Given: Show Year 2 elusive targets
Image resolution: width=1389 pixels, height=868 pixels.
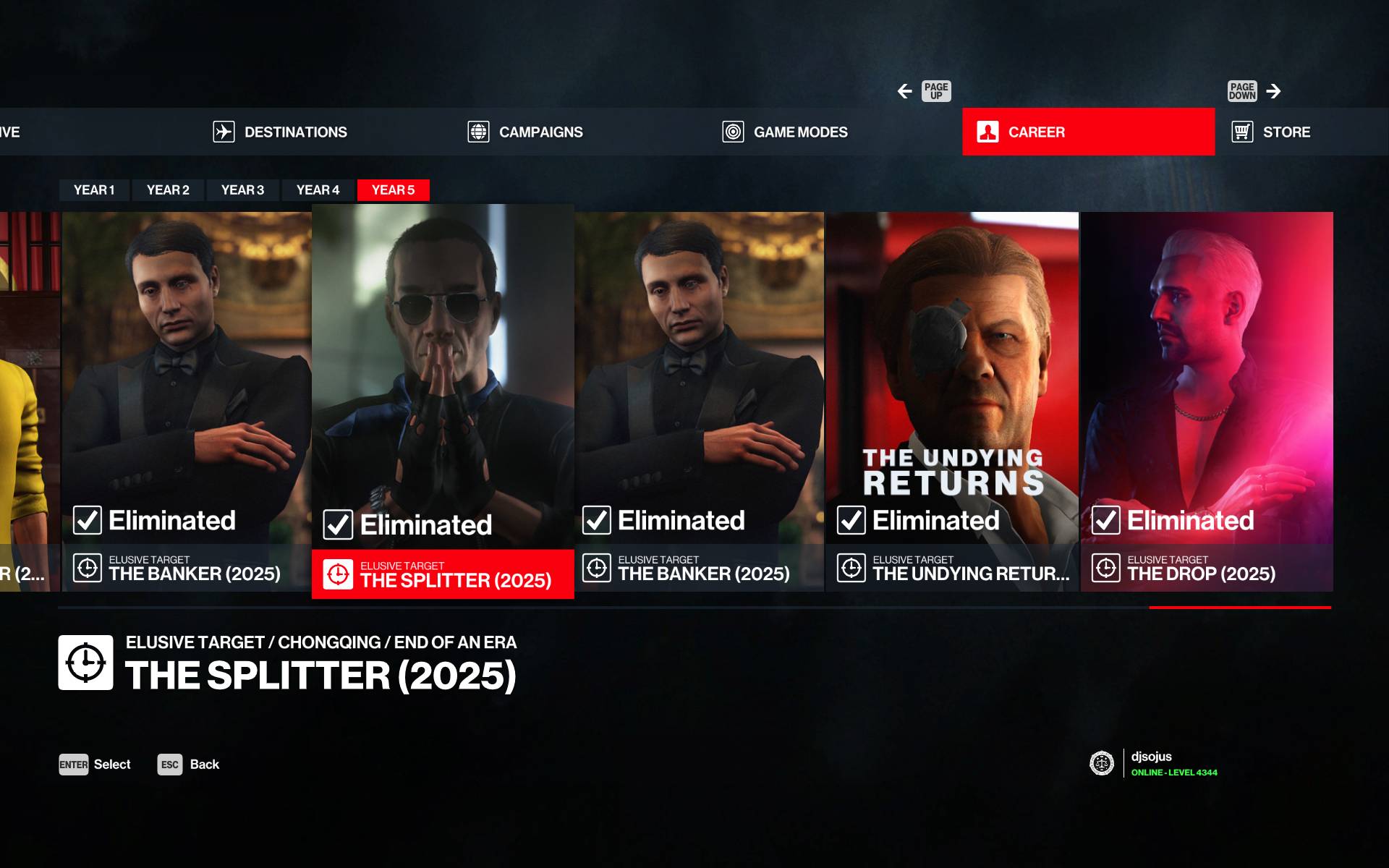Looking at the screenshot, I should point(168,190).
